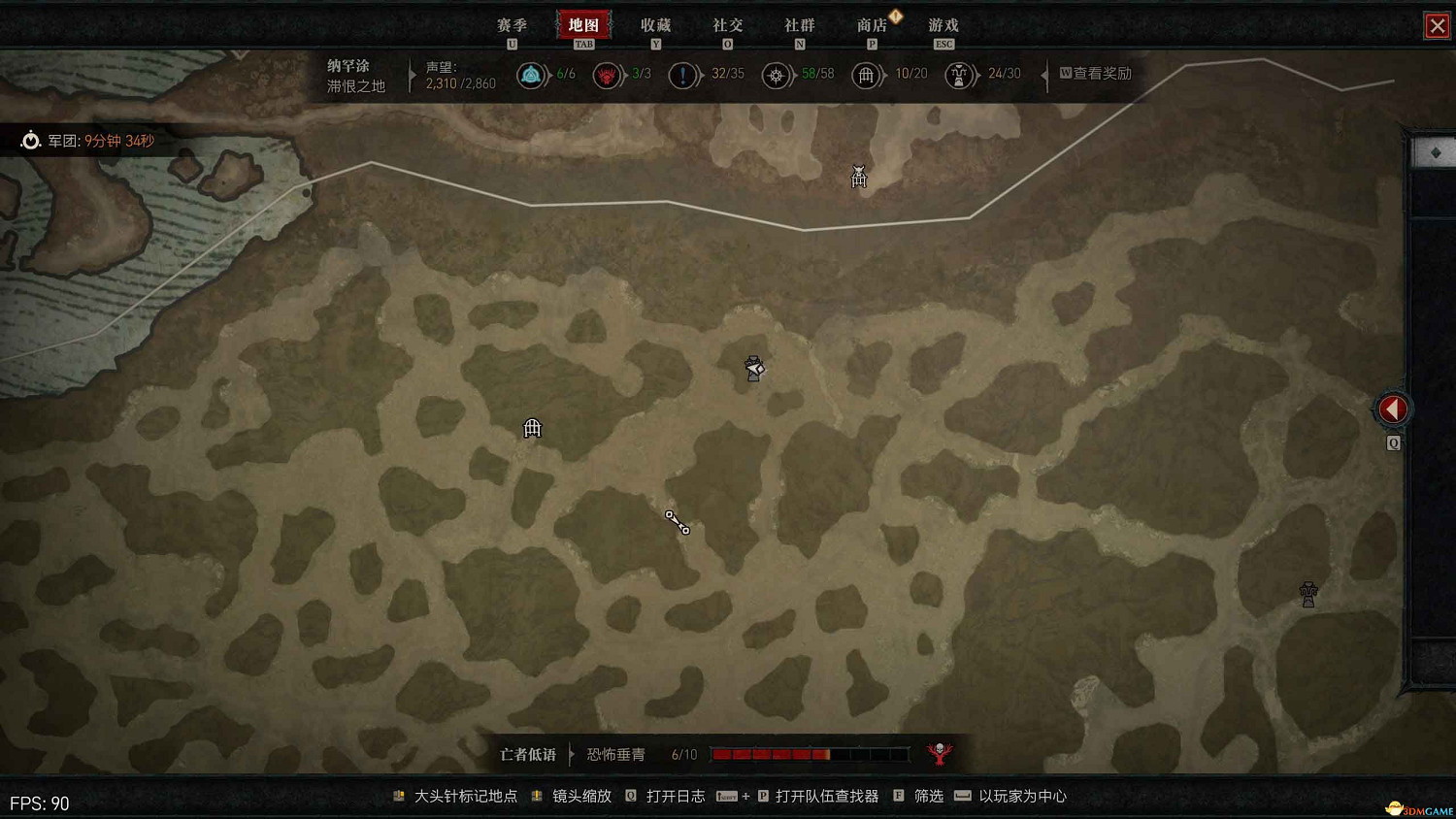The width and height of the screenshot is (1456, 819).
Task: Click the waypoints renown icon showing 58/58
Action: (x=777, y=75)
